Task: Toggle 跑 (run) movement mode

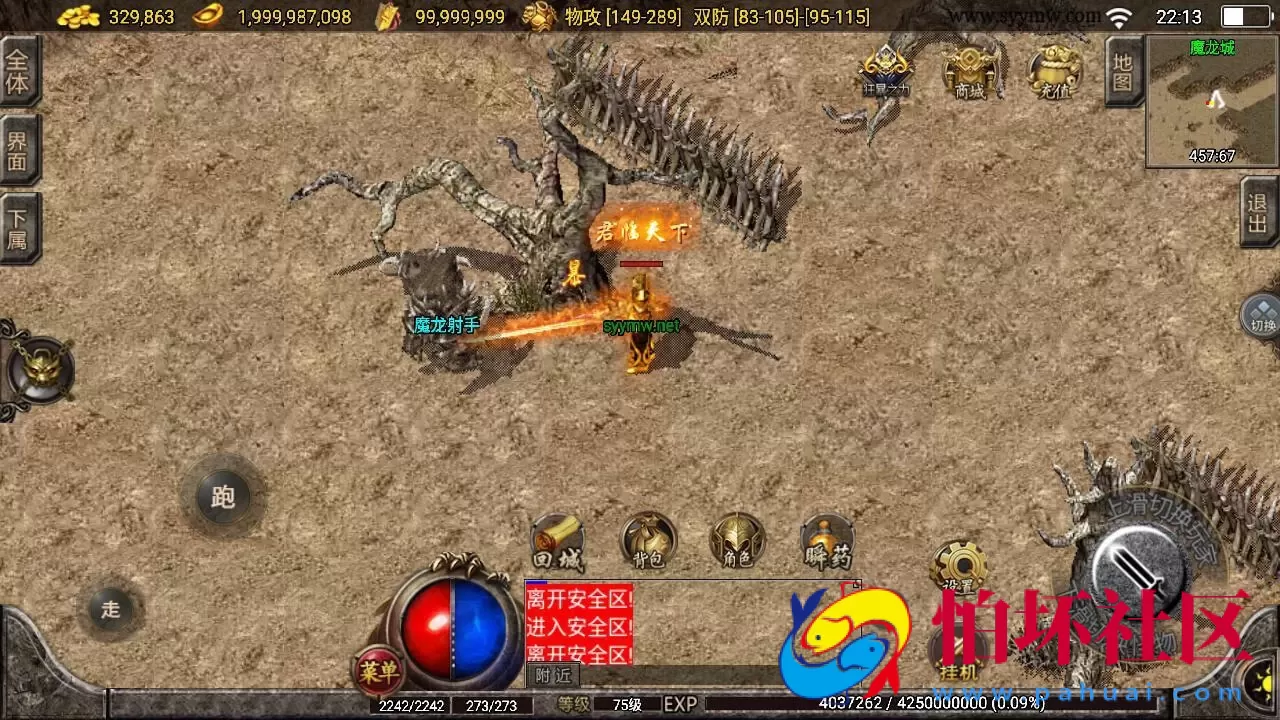Action: [x=222, y=497]
